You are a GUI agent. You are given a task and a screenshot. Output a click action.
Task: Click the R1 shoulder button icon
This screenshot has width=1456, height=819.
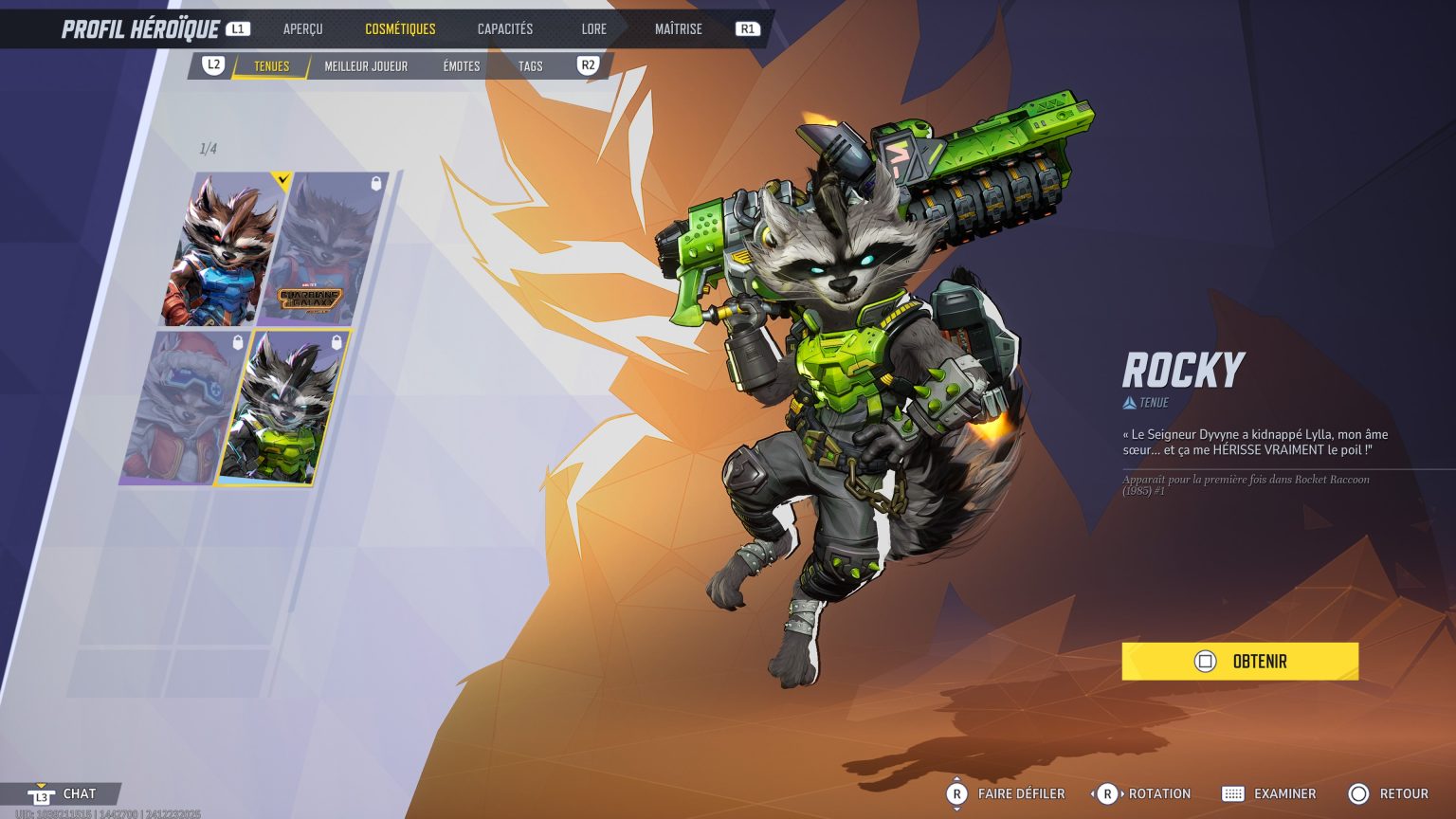point(748,28)
